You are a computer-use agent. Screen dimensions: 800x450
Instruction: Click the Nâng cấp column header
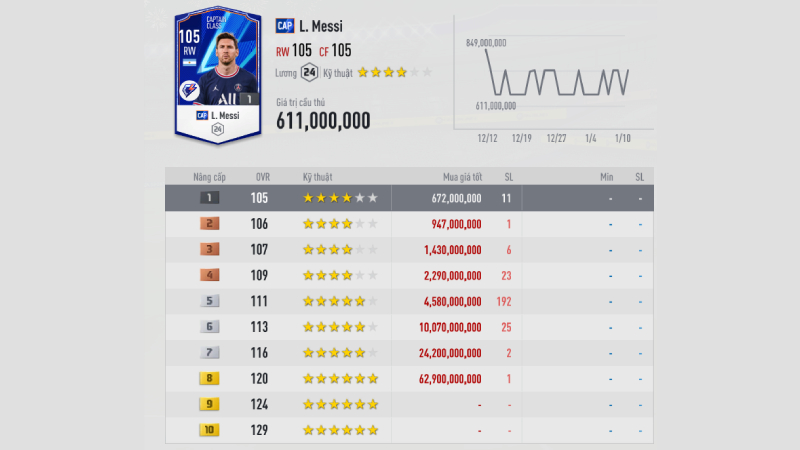209,177
